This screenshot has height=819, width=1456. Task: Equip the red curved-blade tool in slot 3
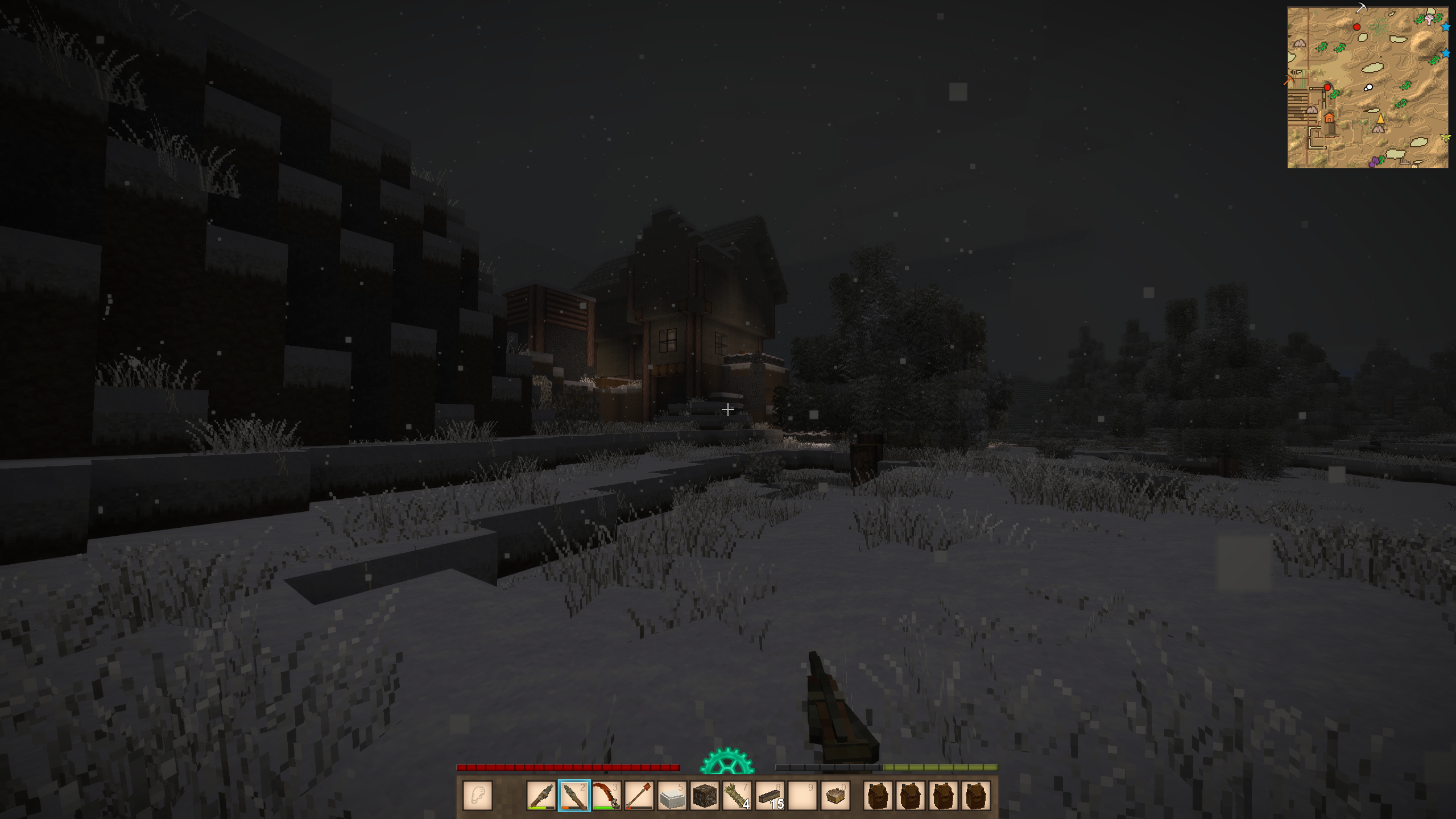[606, 795]
